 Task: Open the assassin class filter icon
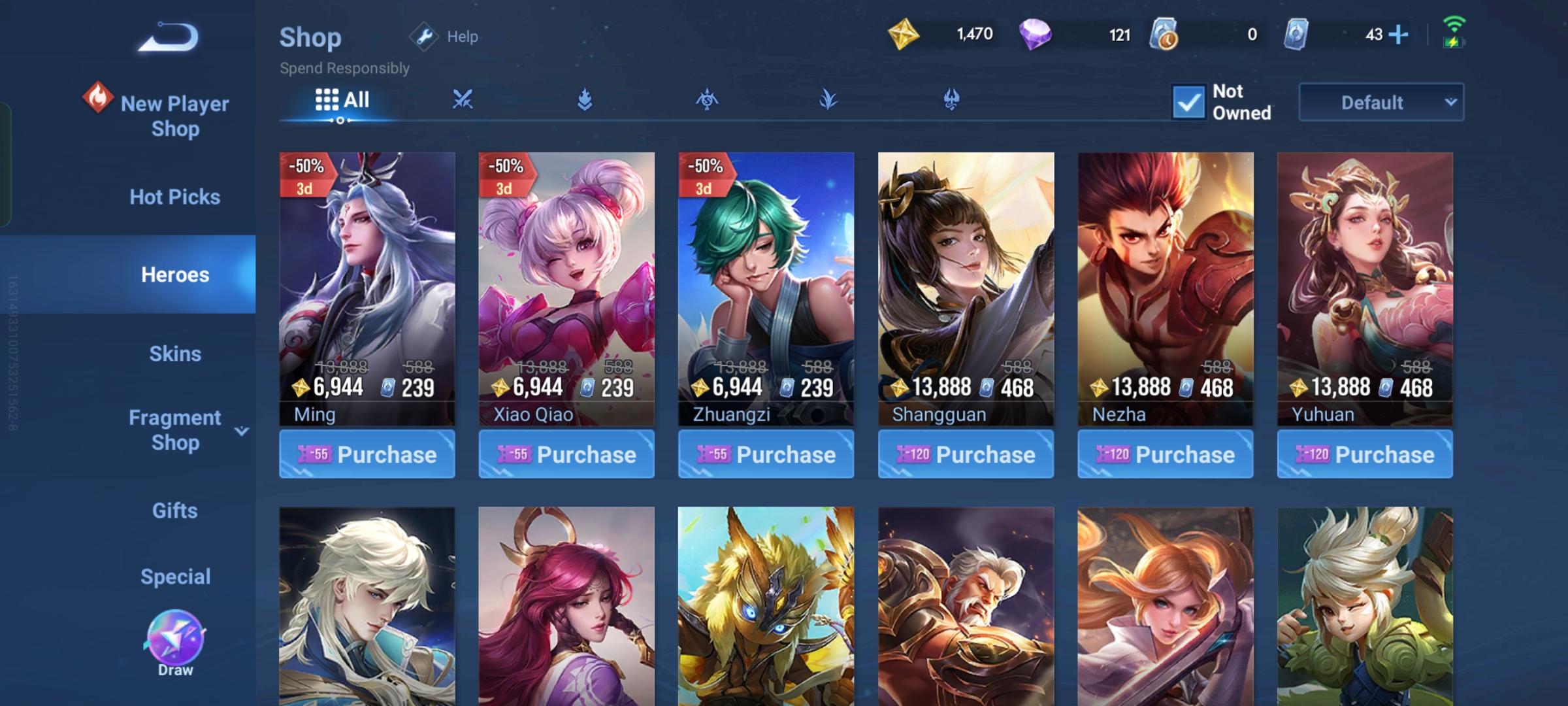pyautogui.click(x=707, y=99)
